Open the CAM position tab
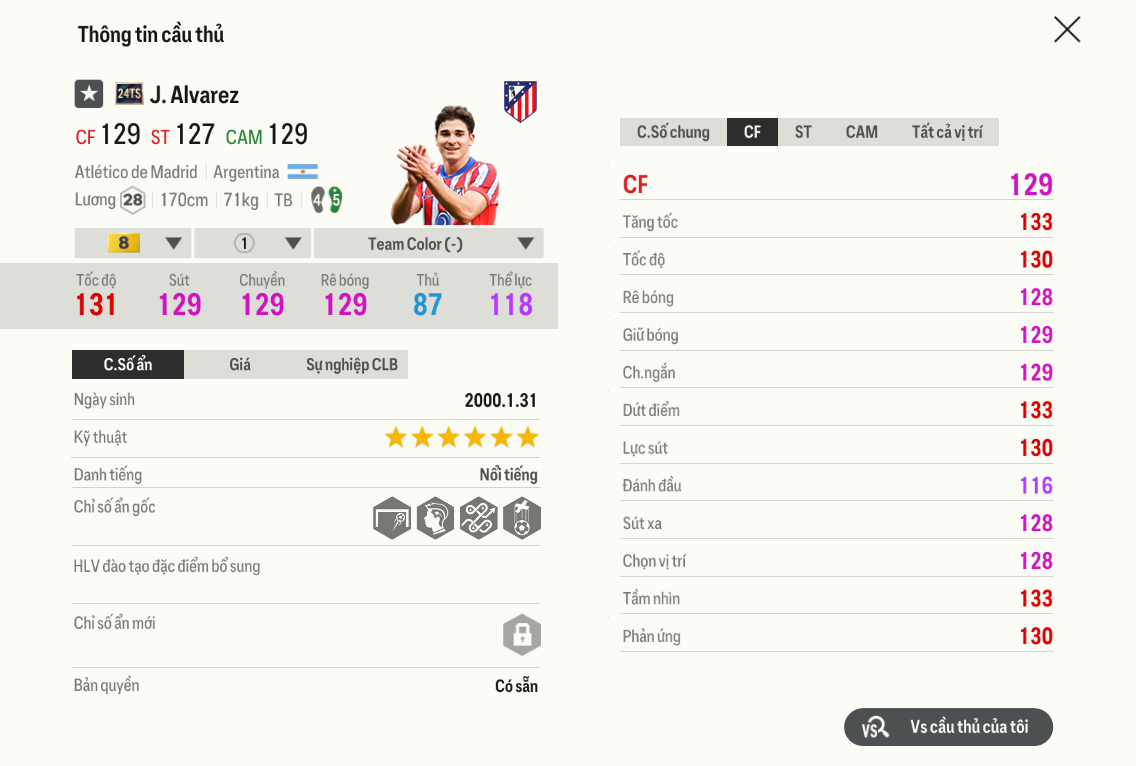Screen dimensions: 1136x766 [861, 132]
